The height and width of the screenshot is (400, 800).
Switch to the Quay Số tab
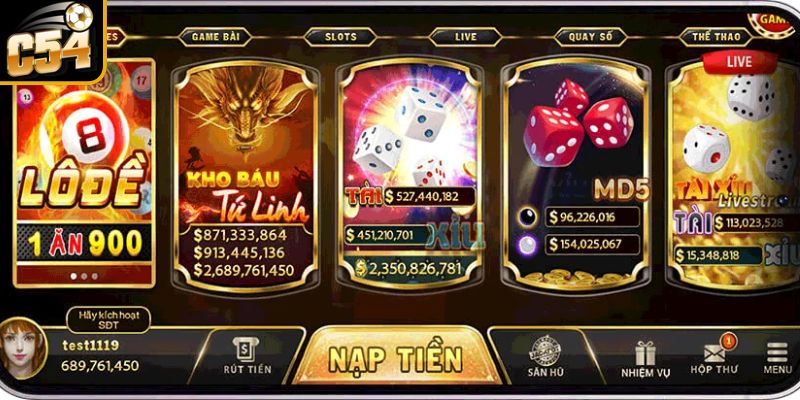(x=589, y=37)
